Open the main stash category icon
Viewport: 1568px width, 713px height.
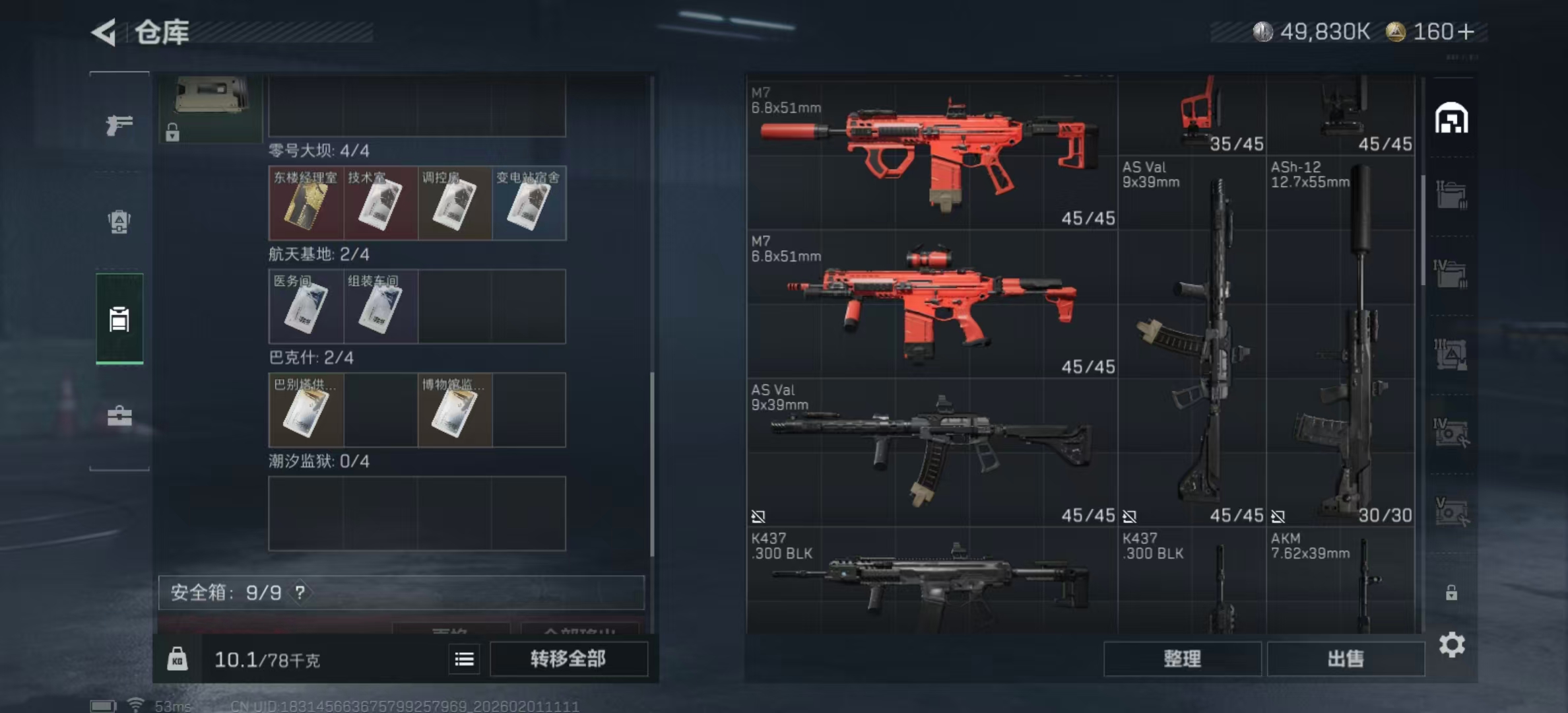[1451, 119]
